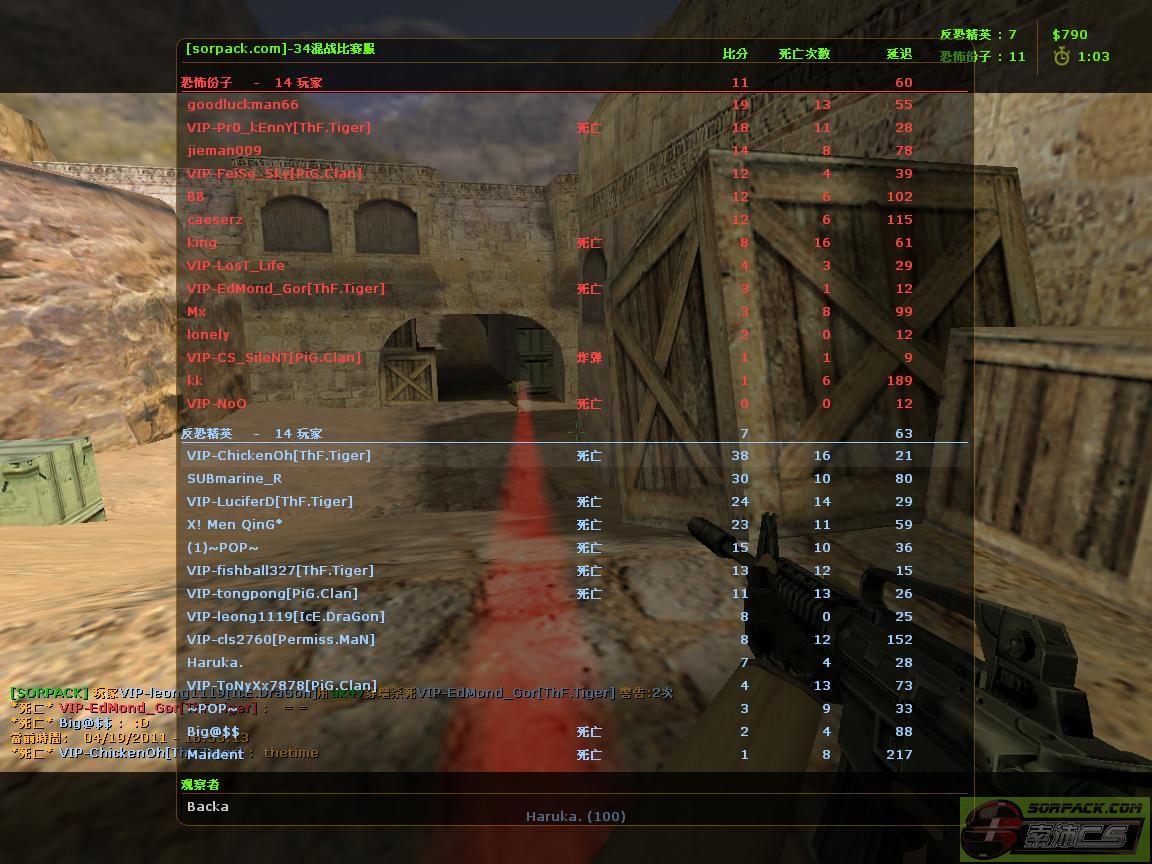Screen dimensions: 1152x864
Task: Select the X! Men QinG* player
Action: point(234,525)
